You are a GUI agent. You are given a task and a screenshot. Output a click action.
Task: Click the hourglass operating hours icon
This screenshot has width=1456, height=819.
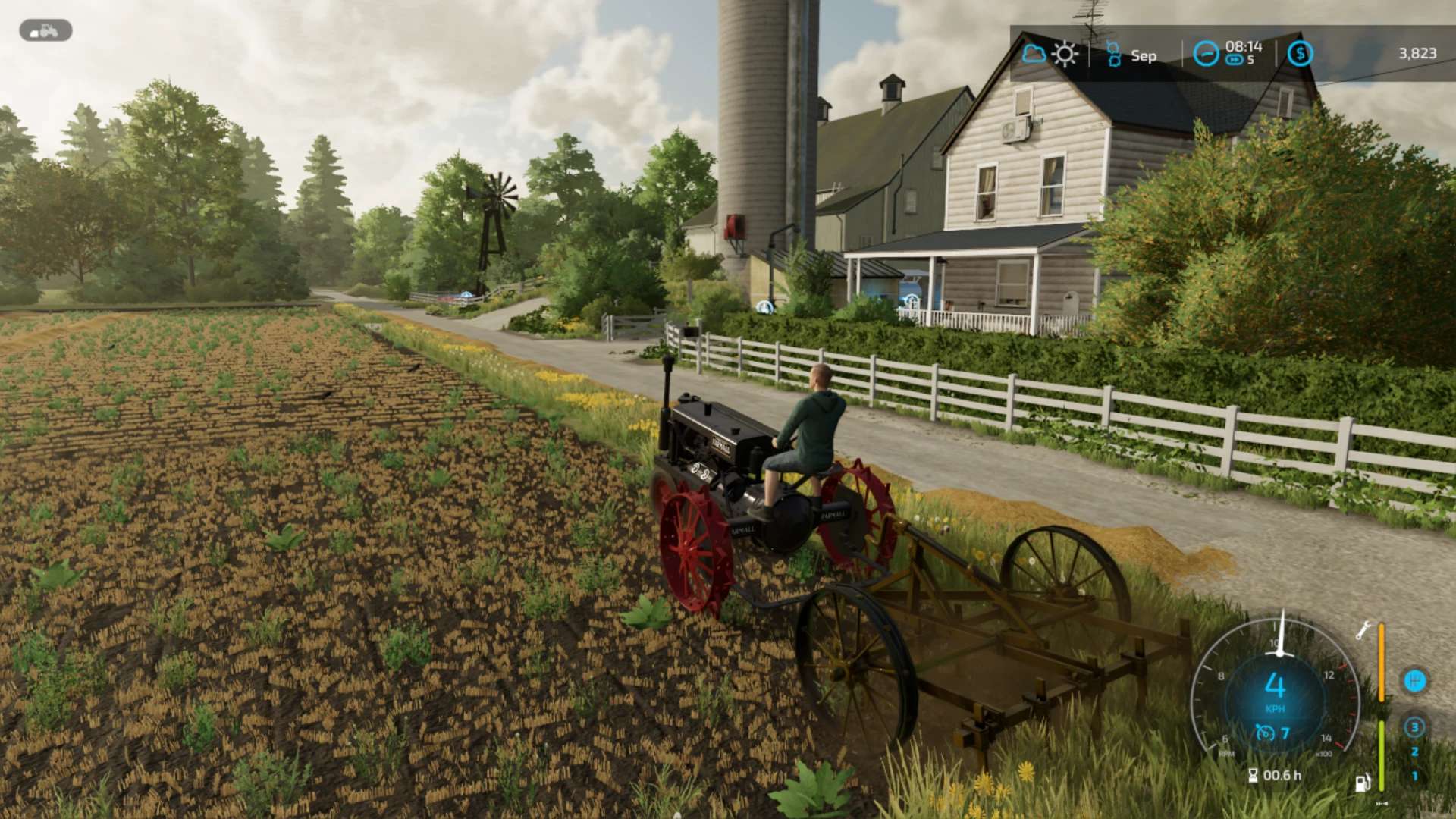click(1253, 775)
